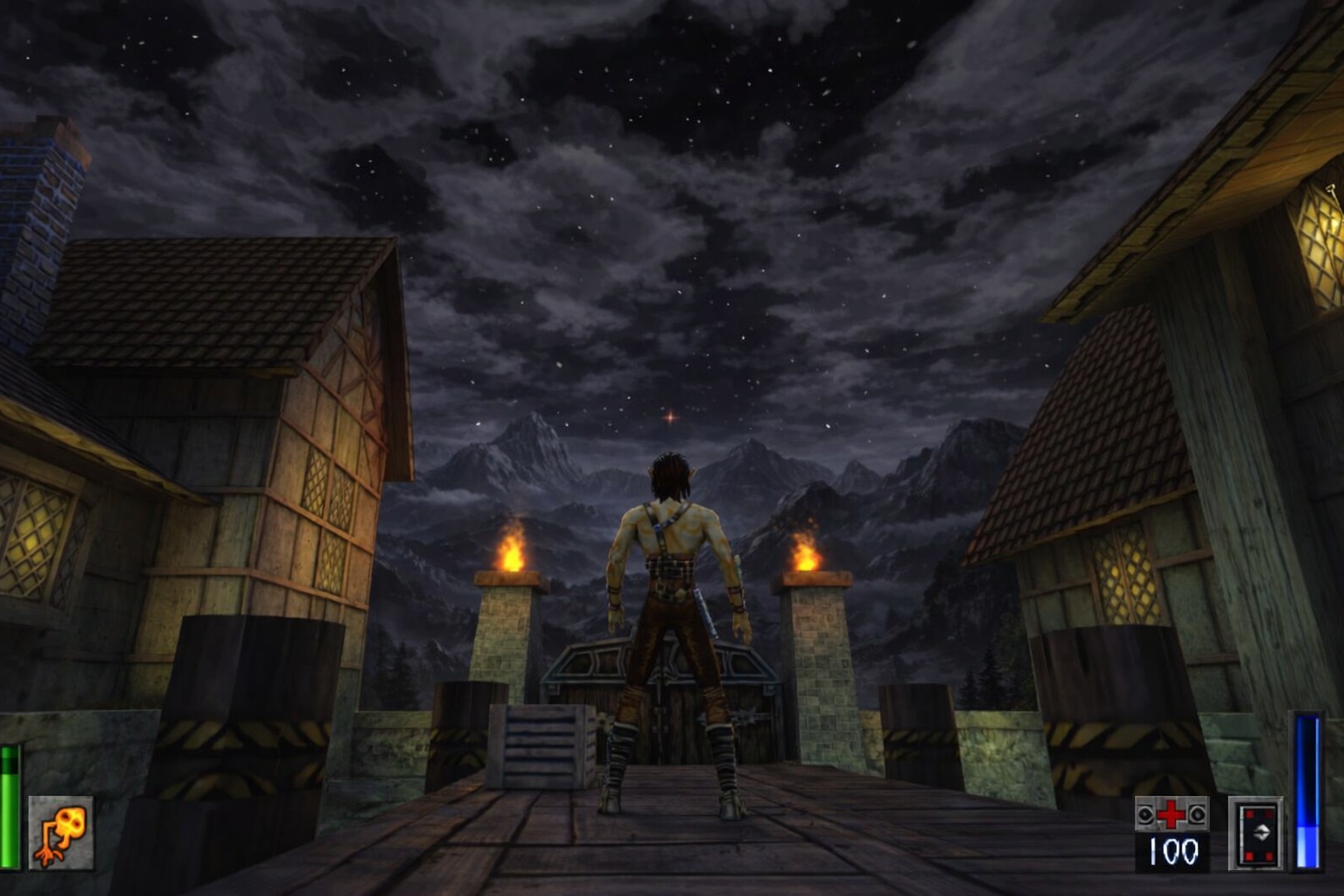Click the blue mana bar

coord(1308,792)
